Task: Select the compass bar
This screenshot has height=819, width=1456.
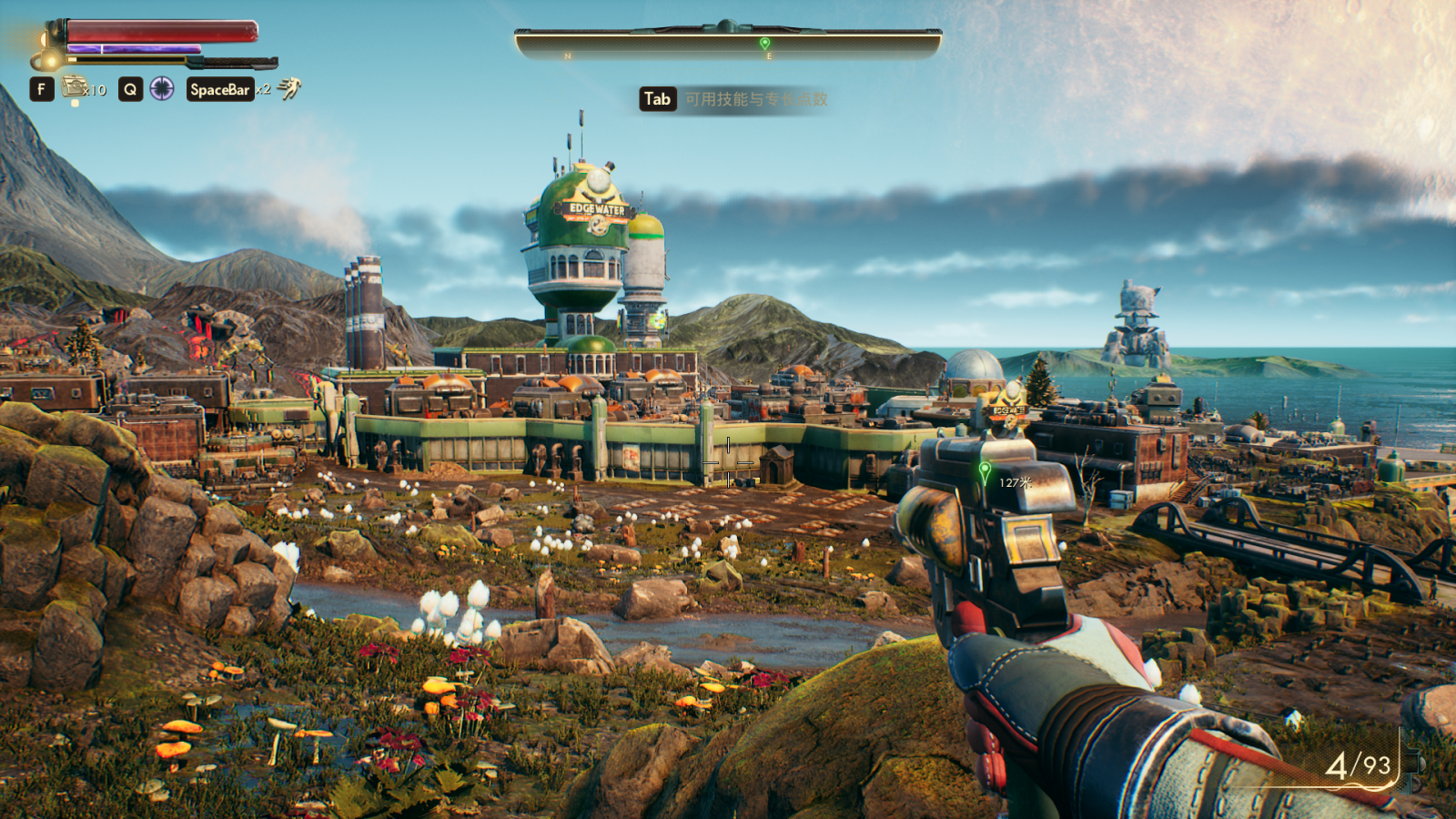Action: [x=728, y=44]
